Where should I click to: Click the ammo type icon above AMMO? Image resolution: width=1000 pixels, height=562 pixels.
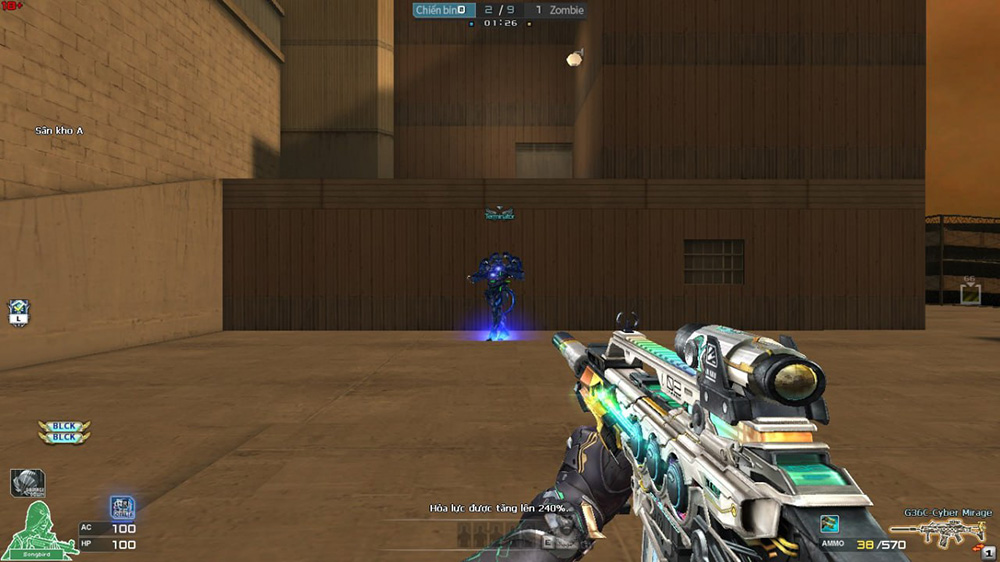(828, 523)
